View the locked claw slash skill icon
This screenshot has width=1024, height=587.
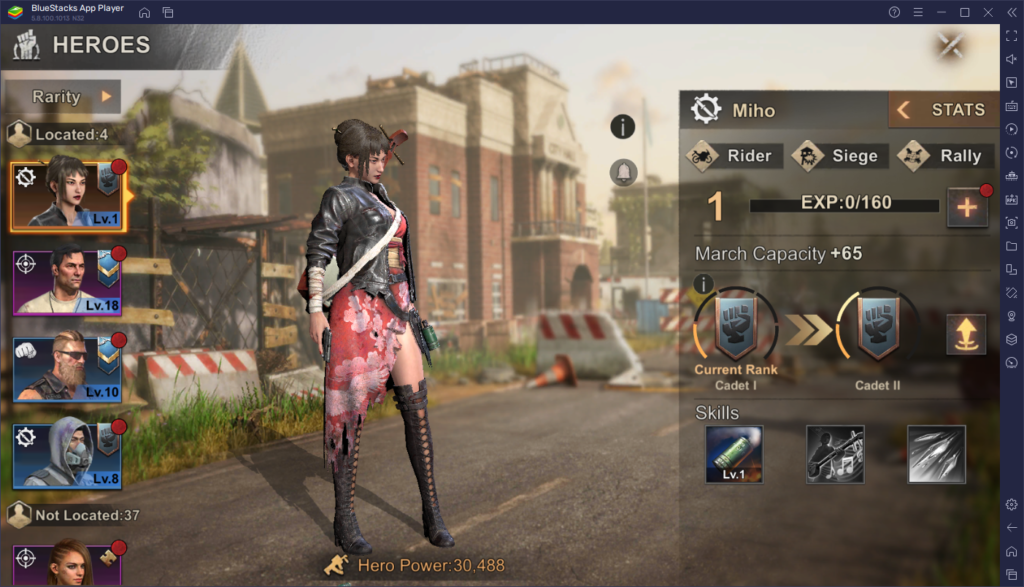[x=936, y=455]
